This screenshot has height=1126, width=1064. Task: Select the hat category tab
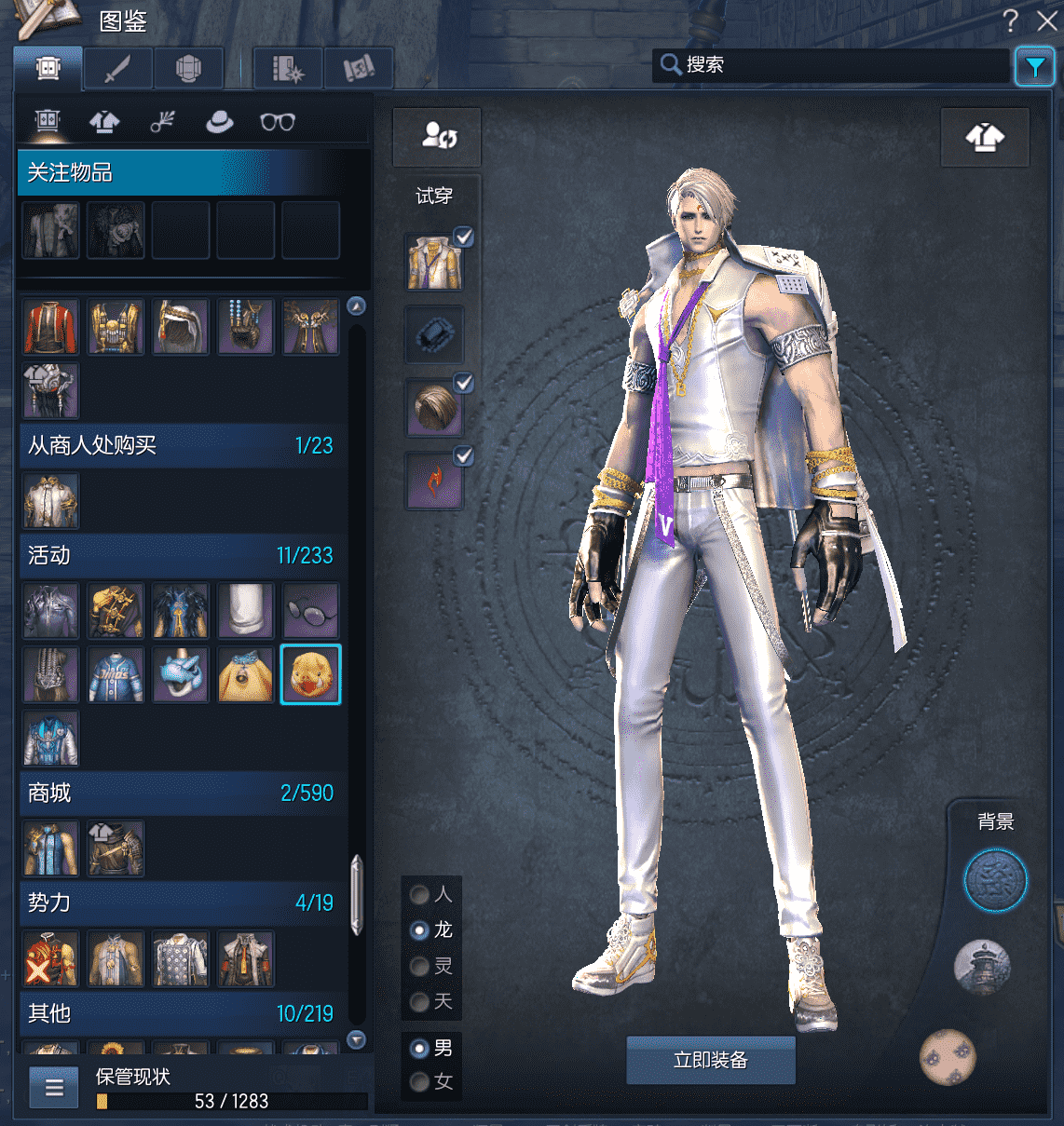[x=220, y=121]
